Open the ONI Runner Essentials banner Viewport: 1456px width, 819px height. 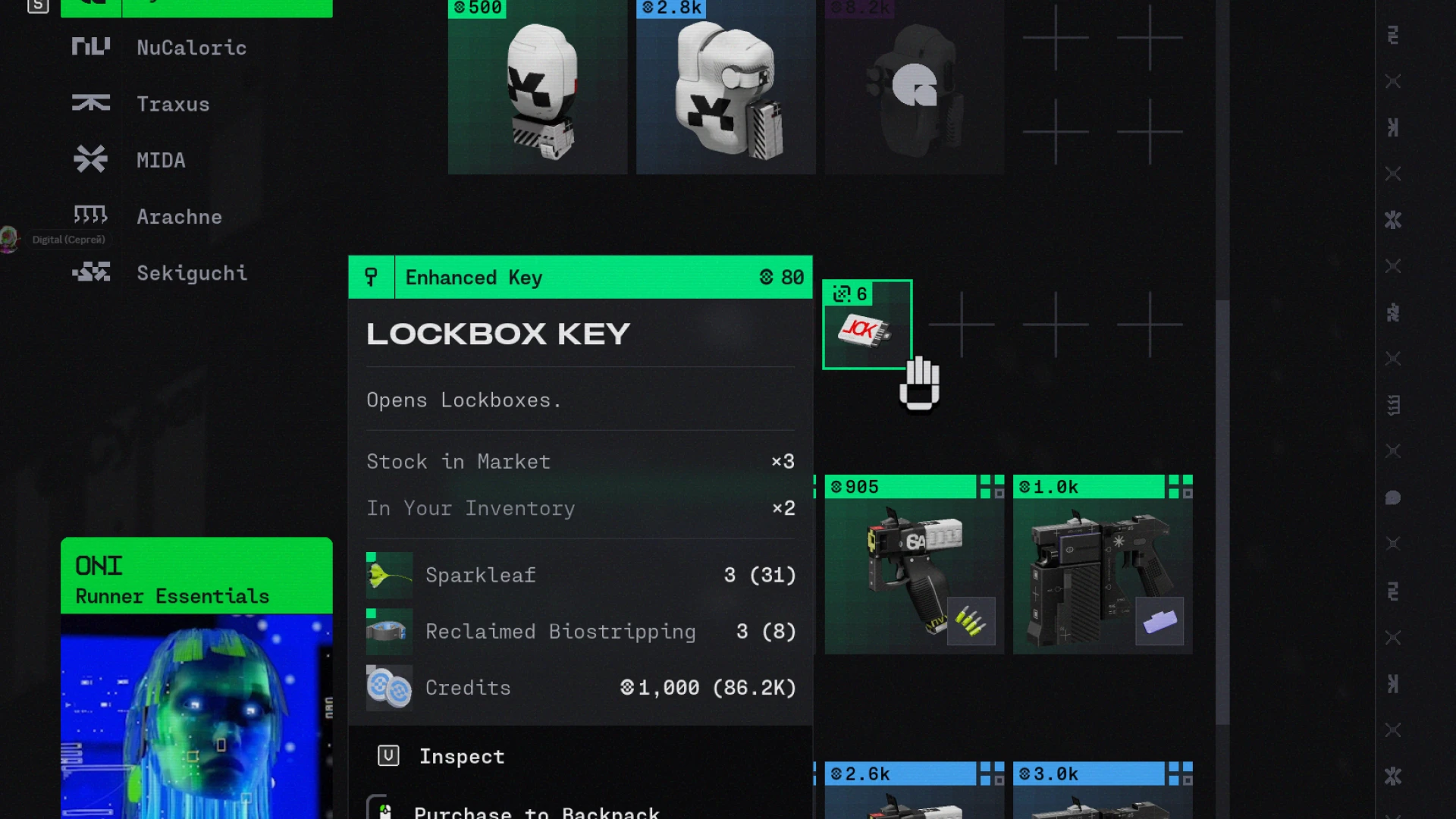click(196, 576)
